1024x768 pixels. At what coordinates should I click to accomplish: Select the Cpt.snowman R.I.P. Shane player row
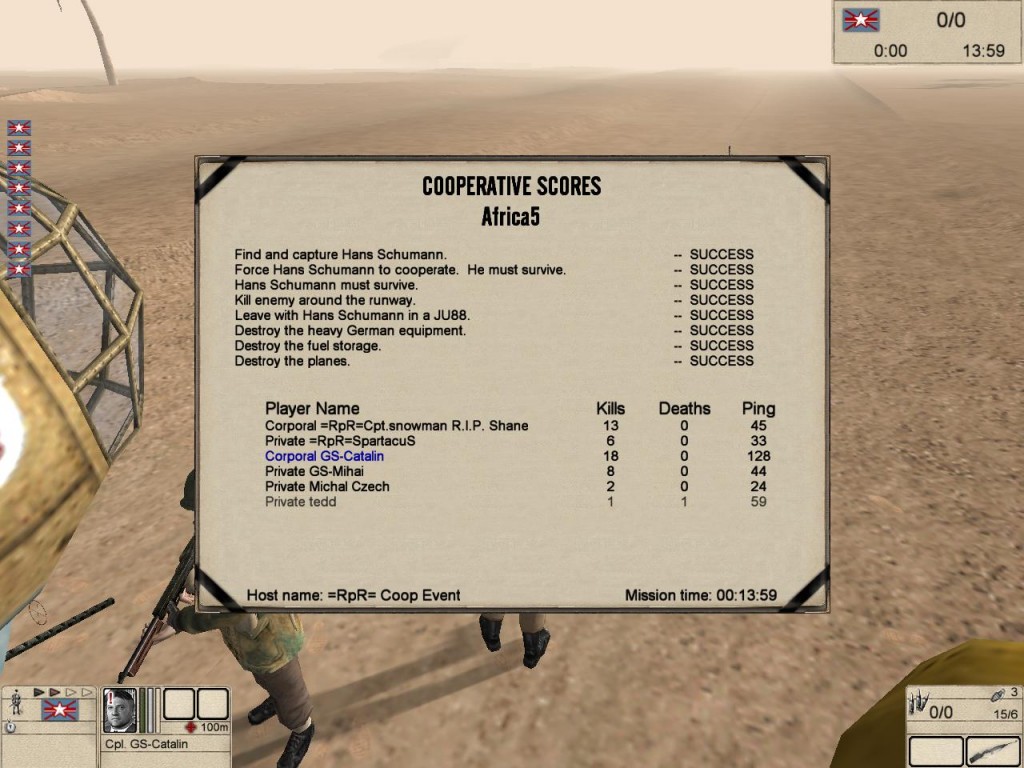coord(396,426)
